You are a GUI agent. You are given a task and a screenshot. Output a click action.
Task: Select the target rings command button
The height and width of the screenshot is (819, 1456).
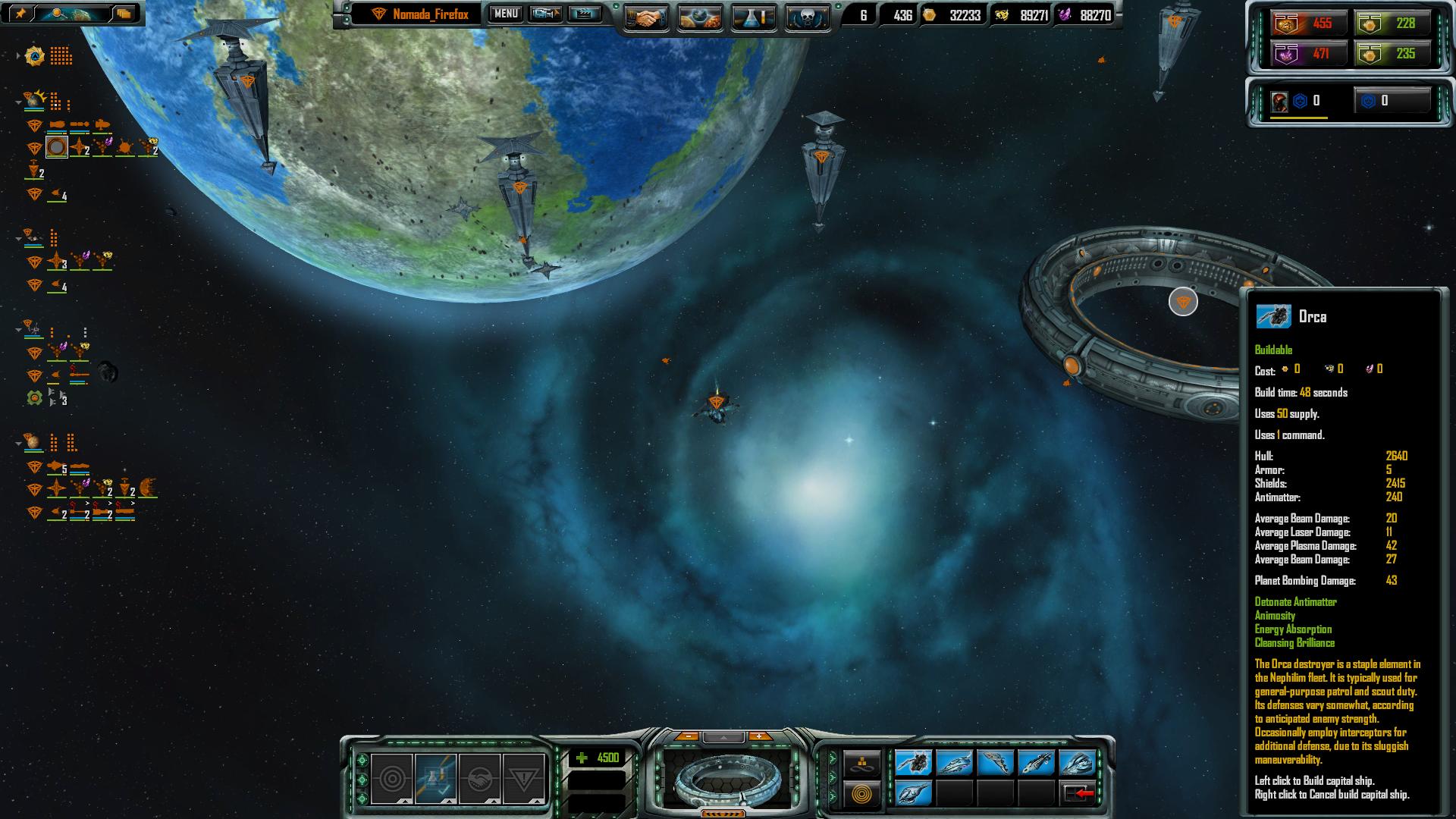coord(392,779)
